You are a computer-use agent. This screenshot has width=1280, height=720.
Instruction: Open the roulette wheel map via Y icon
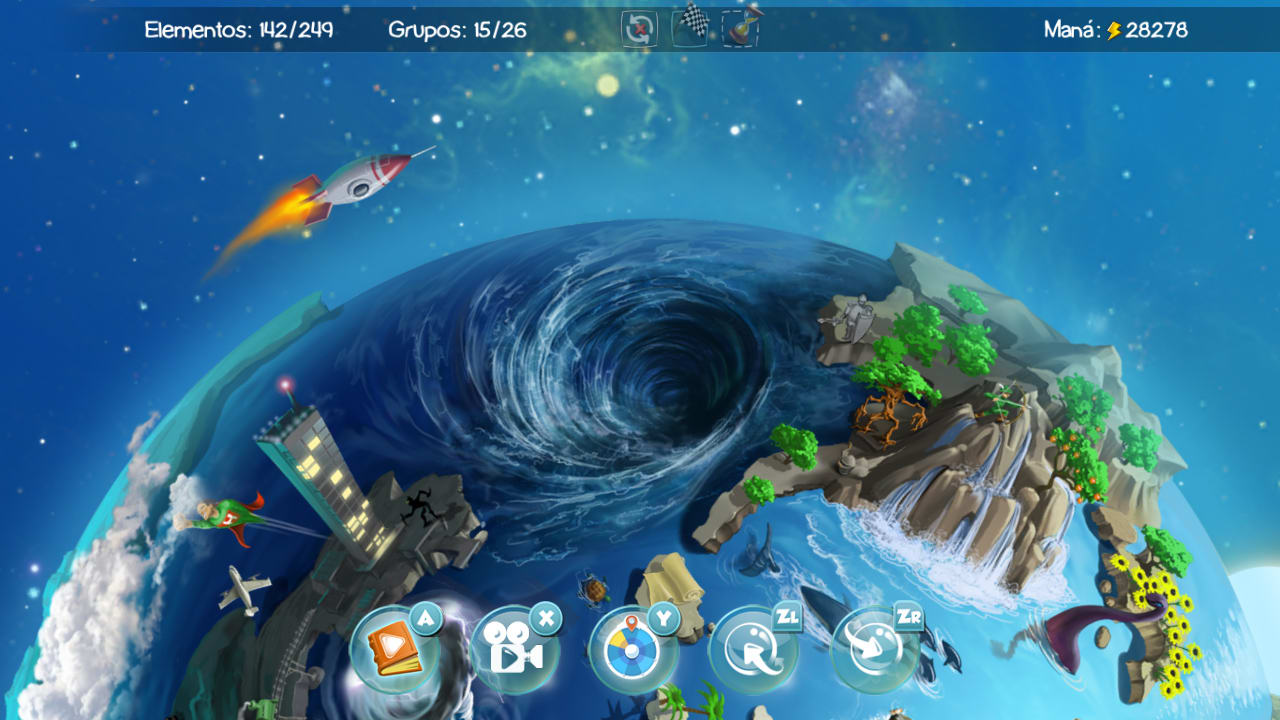(632, 648)
